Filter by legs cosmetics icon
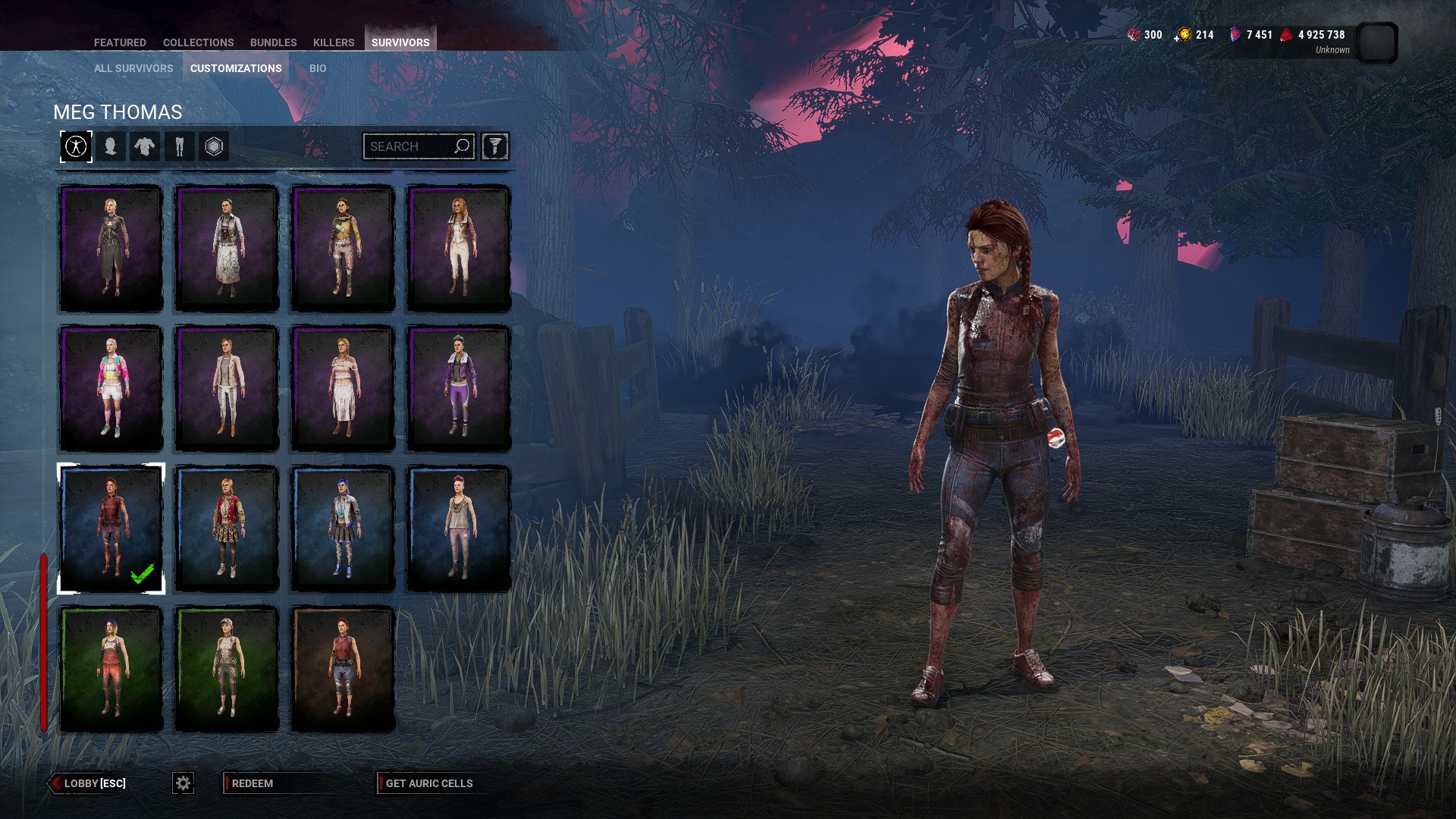 [180, 146]
